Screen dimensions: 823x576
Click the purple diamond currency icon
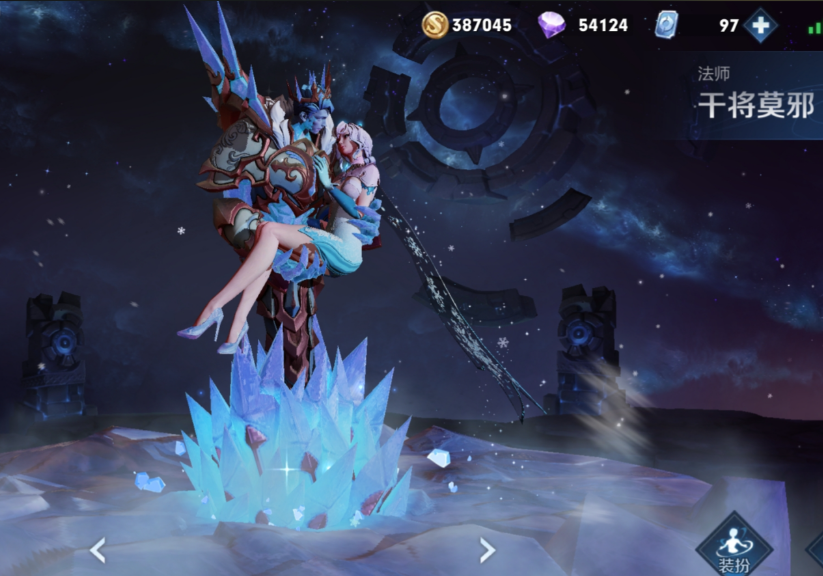pos(552,25)
